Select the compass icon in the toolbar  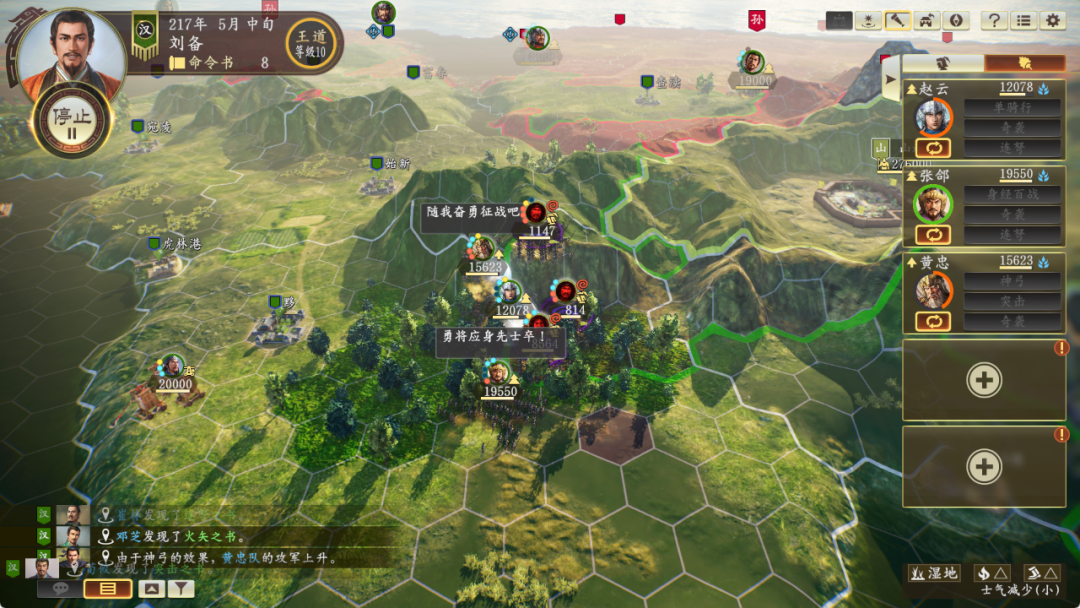tap(956, 20)
